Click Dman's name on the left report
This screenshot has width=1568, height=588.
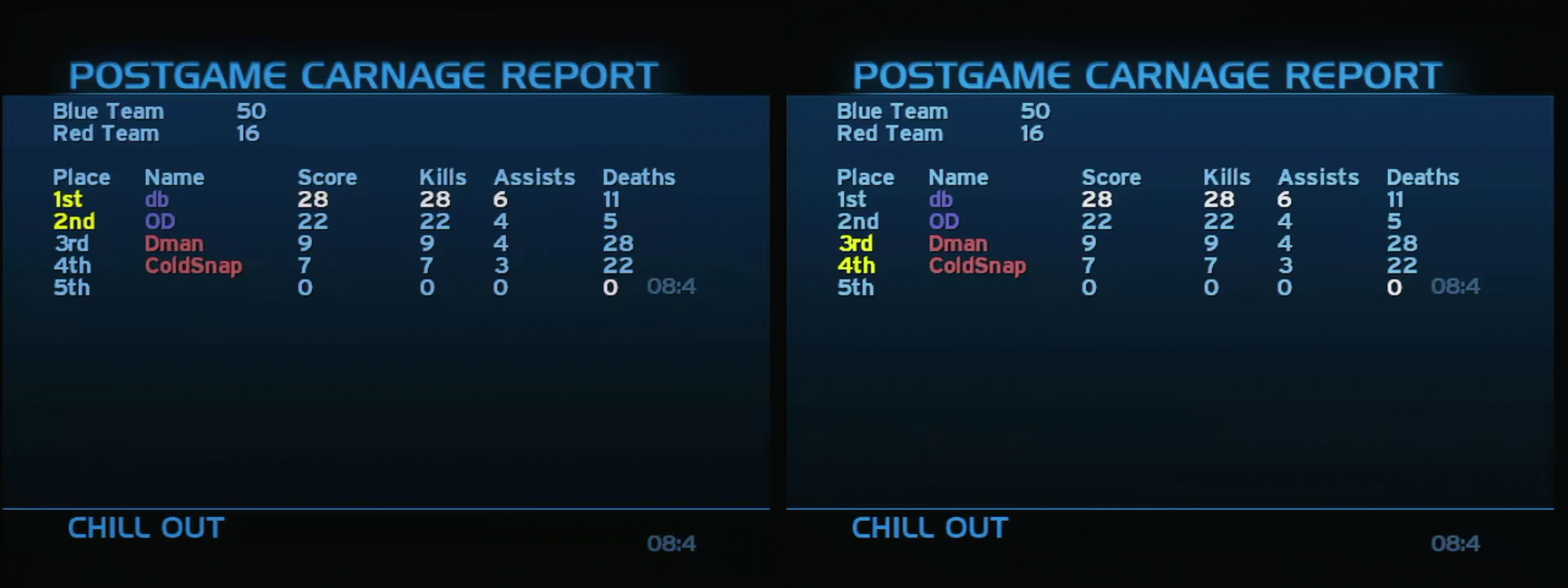point(174,243)
